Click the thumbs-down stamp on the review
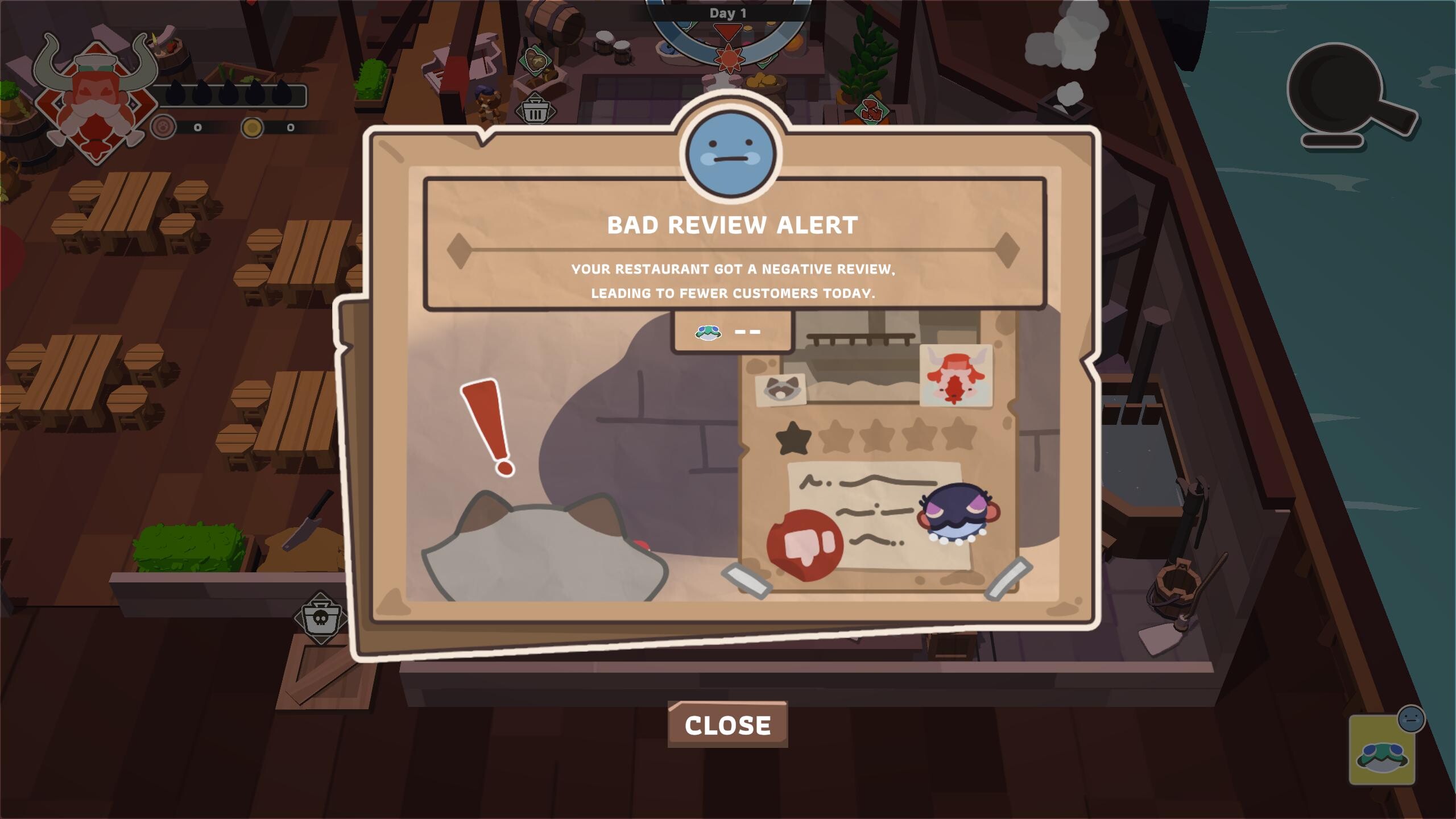1456x819 pixels. coord(805,543)
